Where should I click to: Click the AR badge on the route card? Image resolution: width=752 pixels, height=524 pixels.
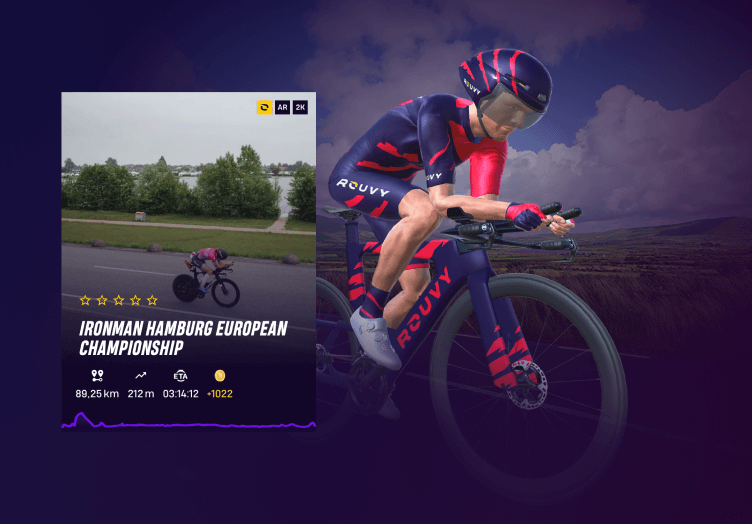pos(282,107)
